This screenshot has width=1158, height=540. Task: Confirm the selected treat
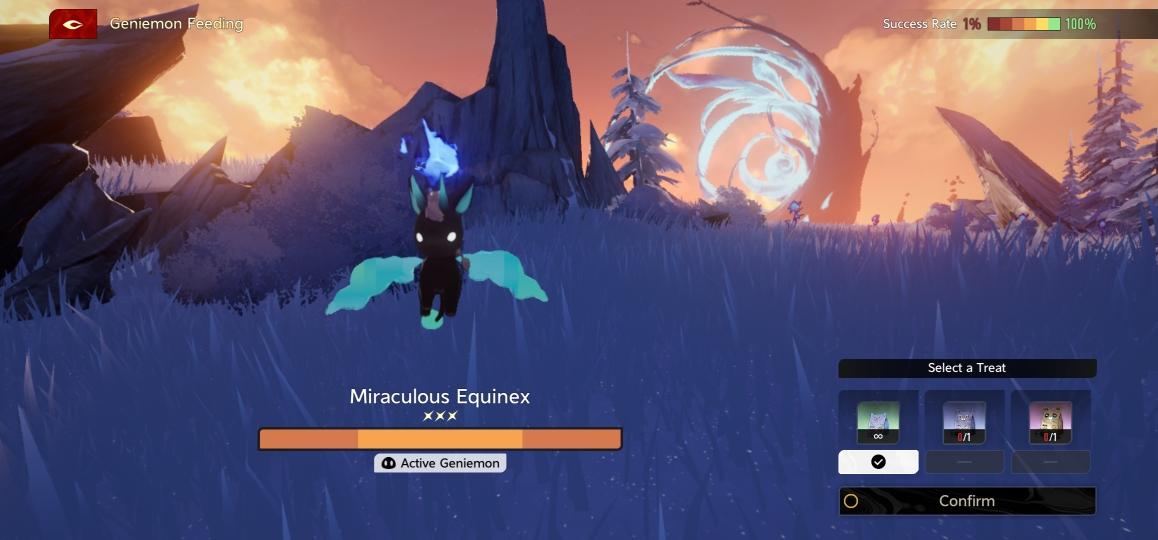(x=966, y=501)
